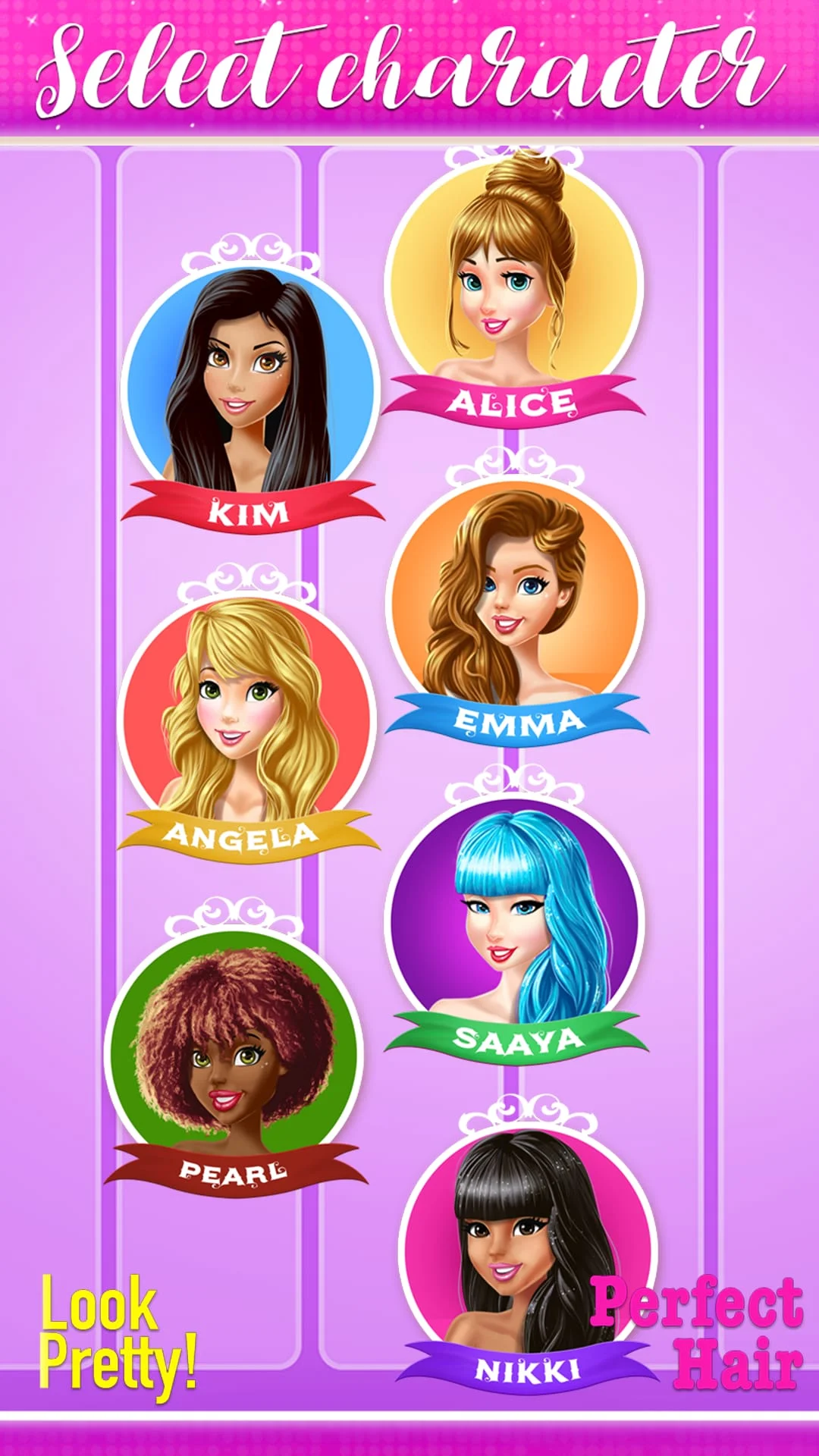Choose blue-haired Saaya
Image resolution: width=819 pixels, height=1456 pixels.
point(514,918)
